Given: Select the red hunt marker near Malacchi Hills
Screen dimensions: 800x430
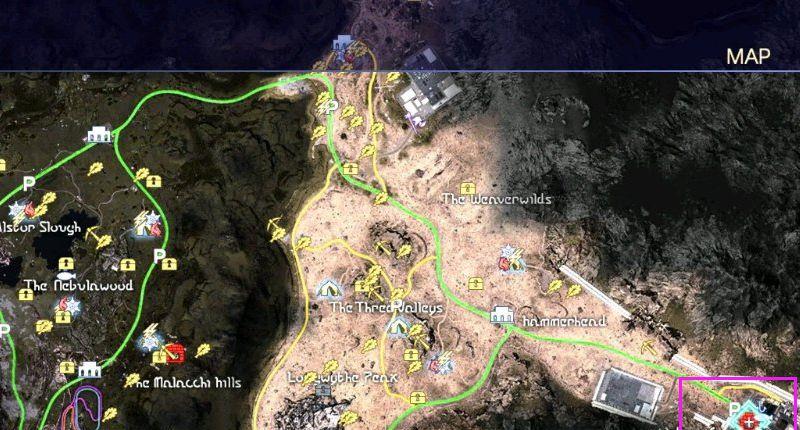Looking at the screenshot, I should pos(176,352).
